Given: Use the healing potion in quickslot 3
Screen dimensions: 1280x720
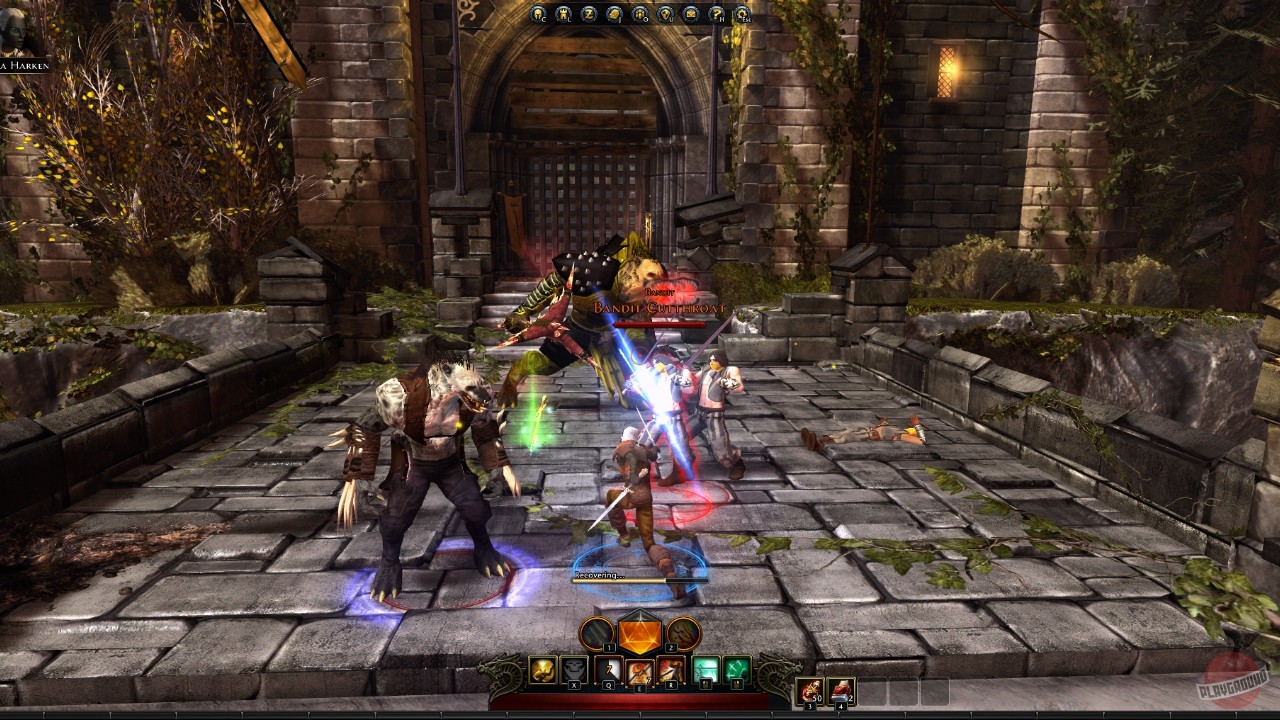Looking at the screenshot, I should (811, 690).
